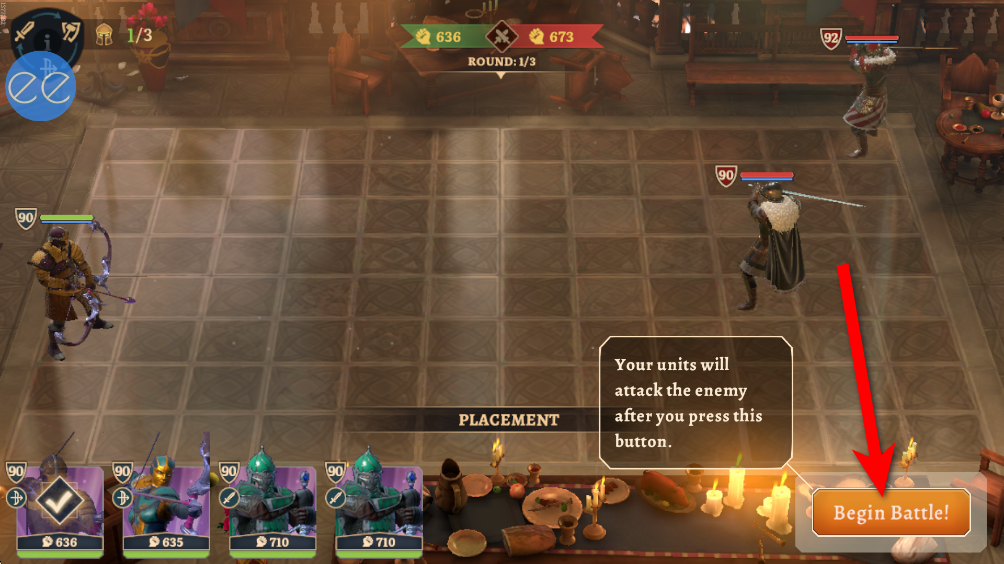Start the fight with Begin Battle!
1004x564 pixels.
pyautogui.click(x=890, y=513)
